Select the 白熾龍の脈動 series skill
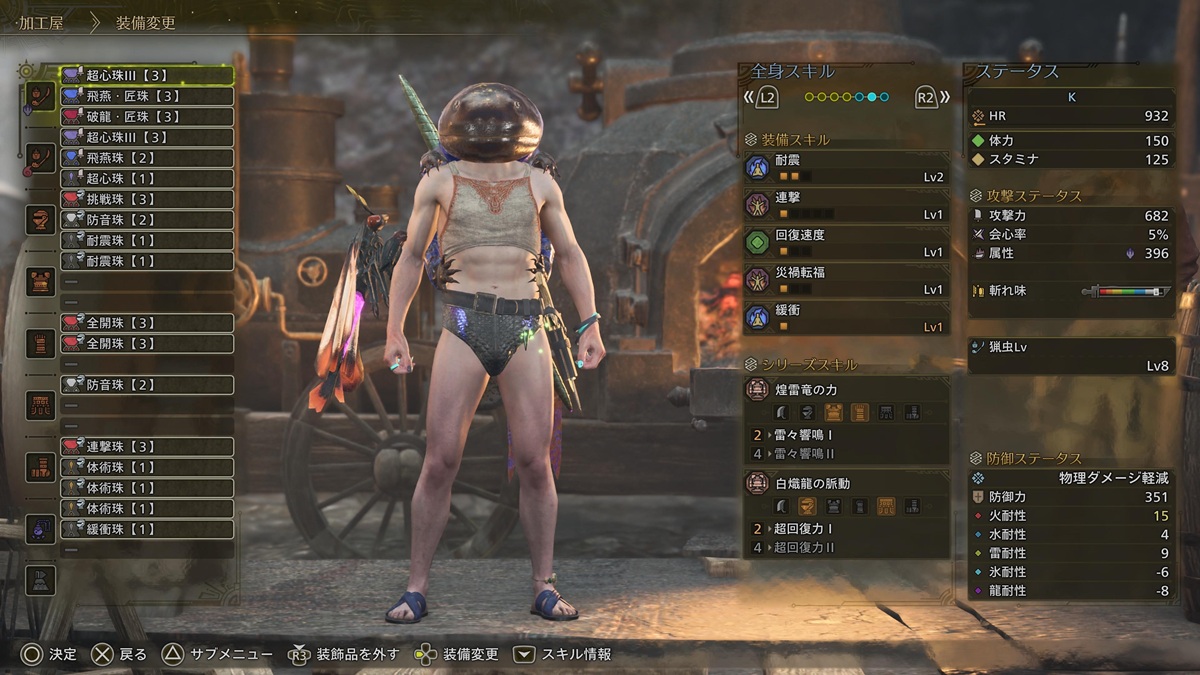The height and width of the screenshot is (675, 1200). point(846,484)
